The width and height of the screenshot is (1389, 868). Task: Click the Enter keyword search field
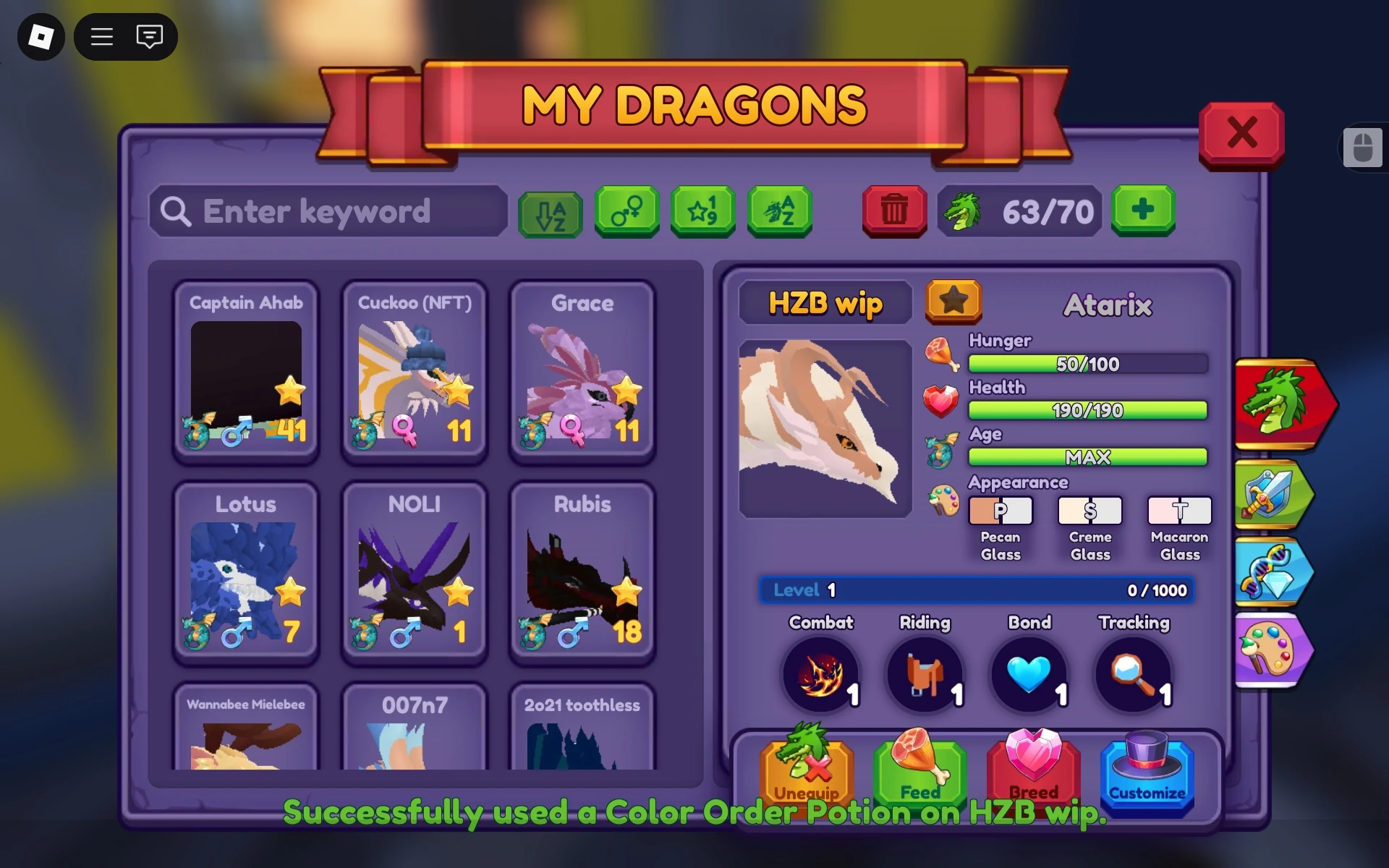[329, 212]
